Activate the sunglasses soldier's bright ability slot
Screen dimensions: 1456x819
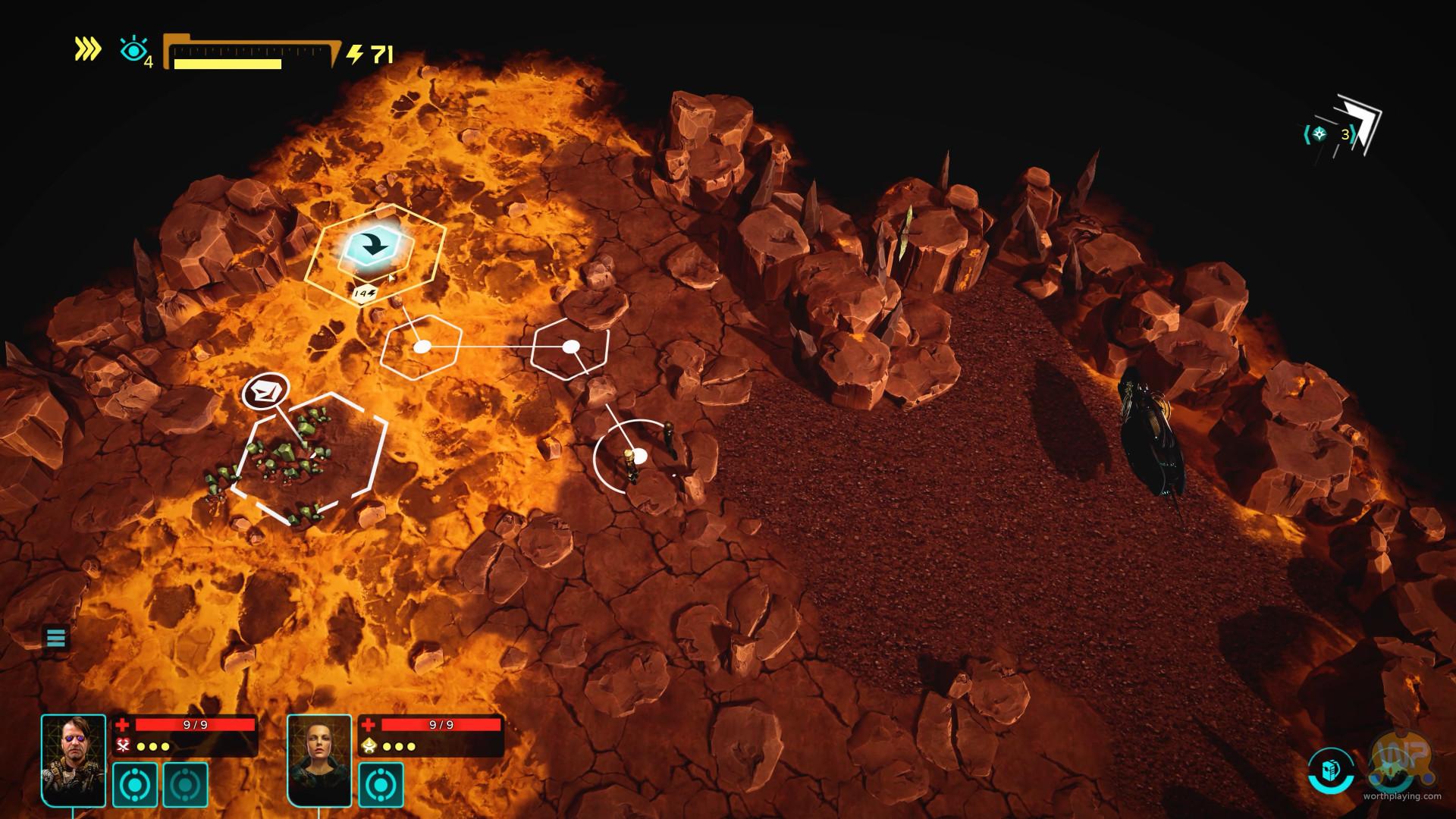coord(135,784)
